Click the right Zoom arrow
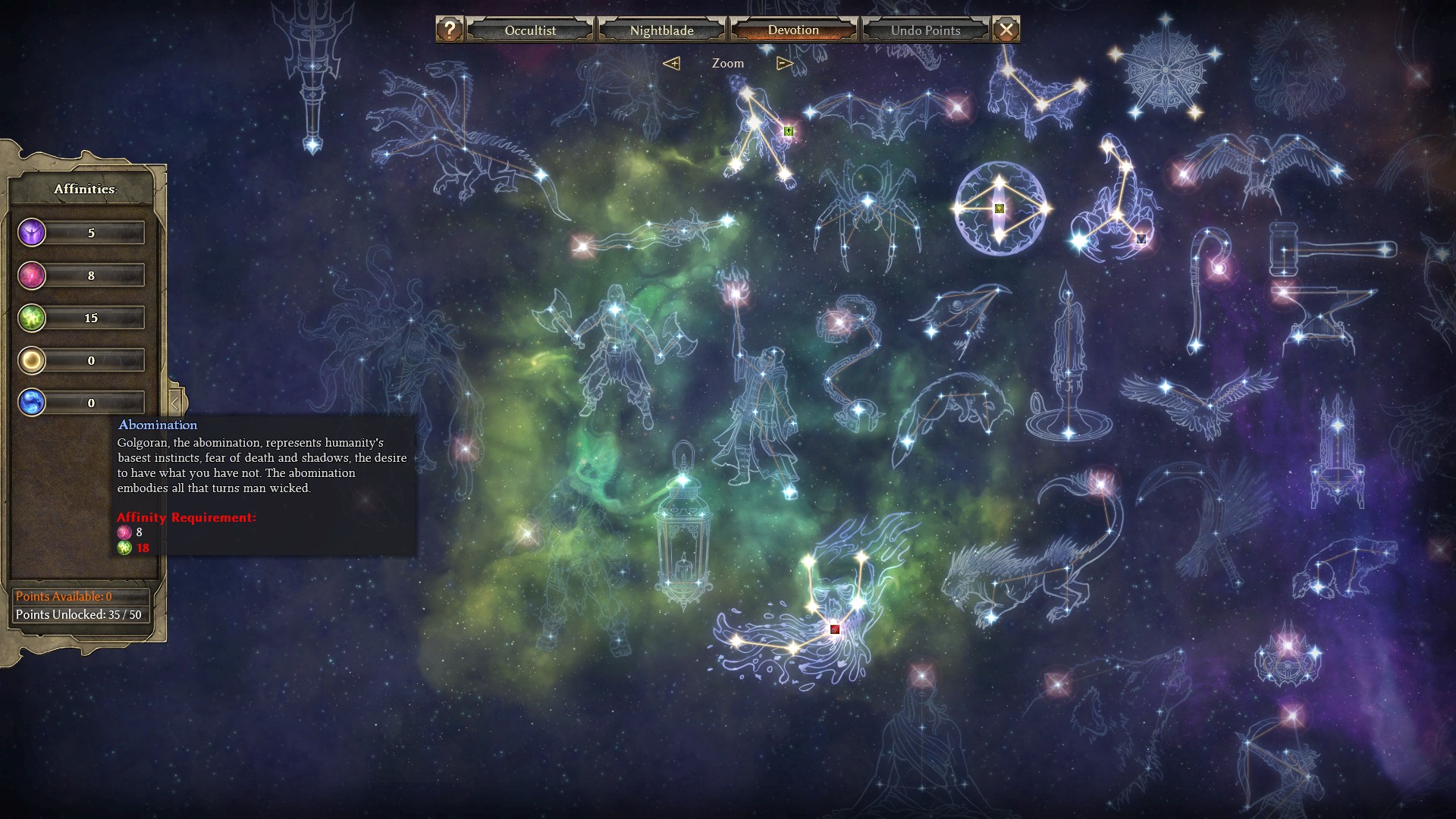 (785, 64)
